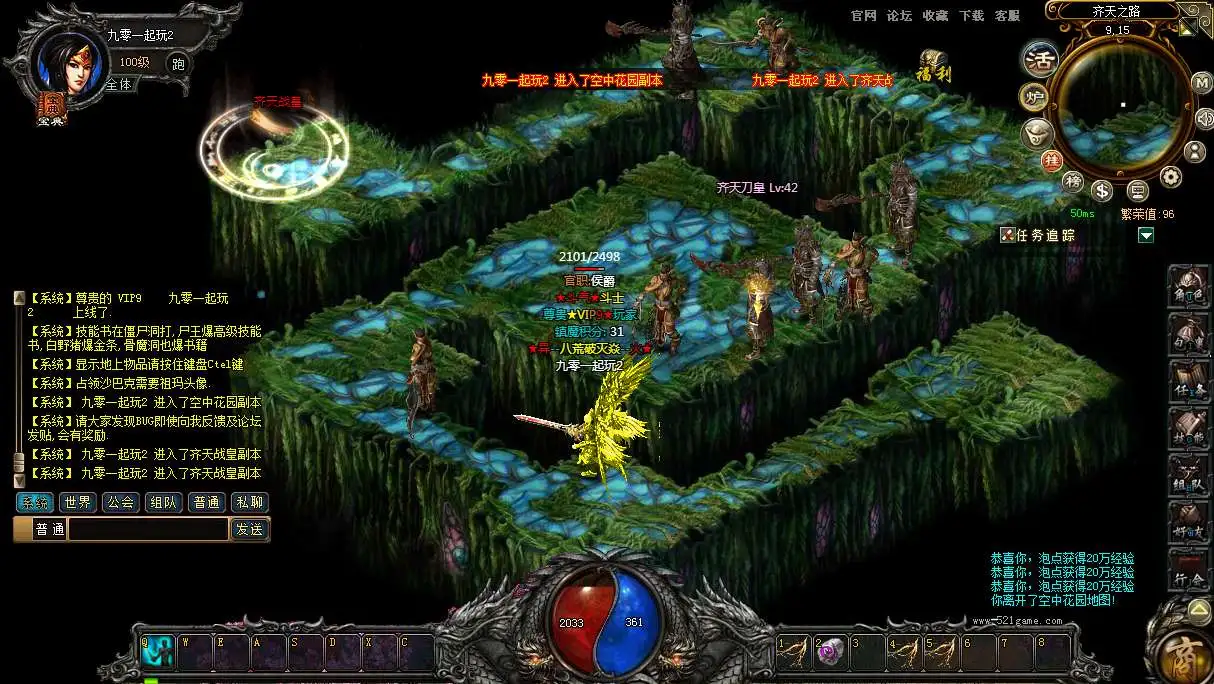1214x684 pixels.
Task: Open the 好友 friends list
Action: (1190, 524)
